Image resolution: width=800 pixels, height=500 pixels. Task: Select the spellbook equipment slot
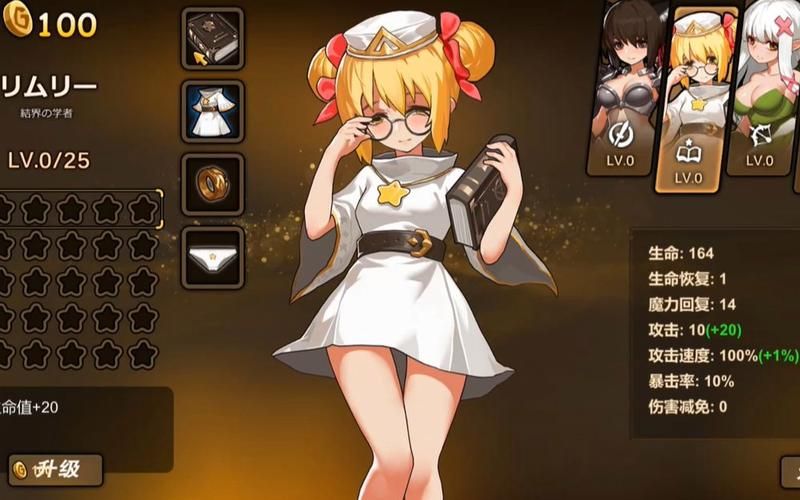tap(212, 38)
